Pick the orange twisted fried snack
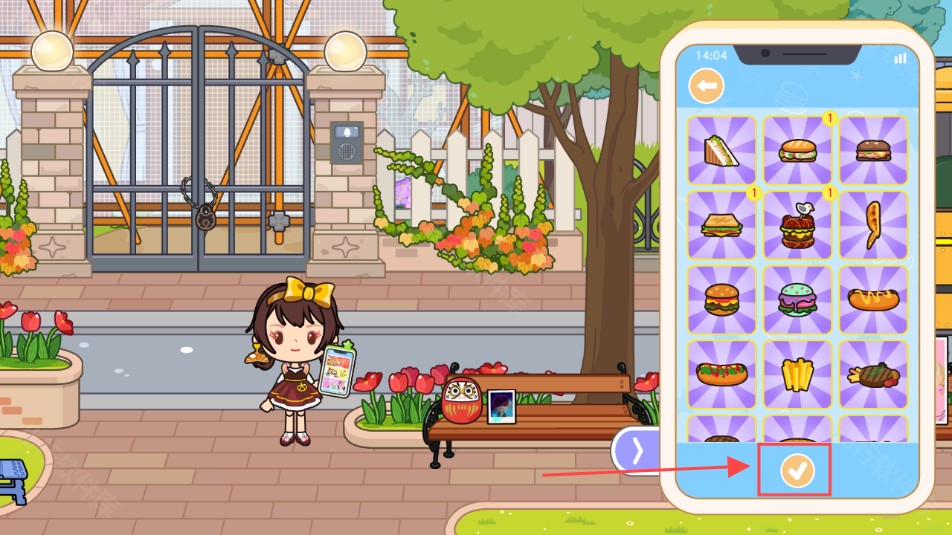Image resolution: width=952 pixels, height=535 pixels. 873,224
